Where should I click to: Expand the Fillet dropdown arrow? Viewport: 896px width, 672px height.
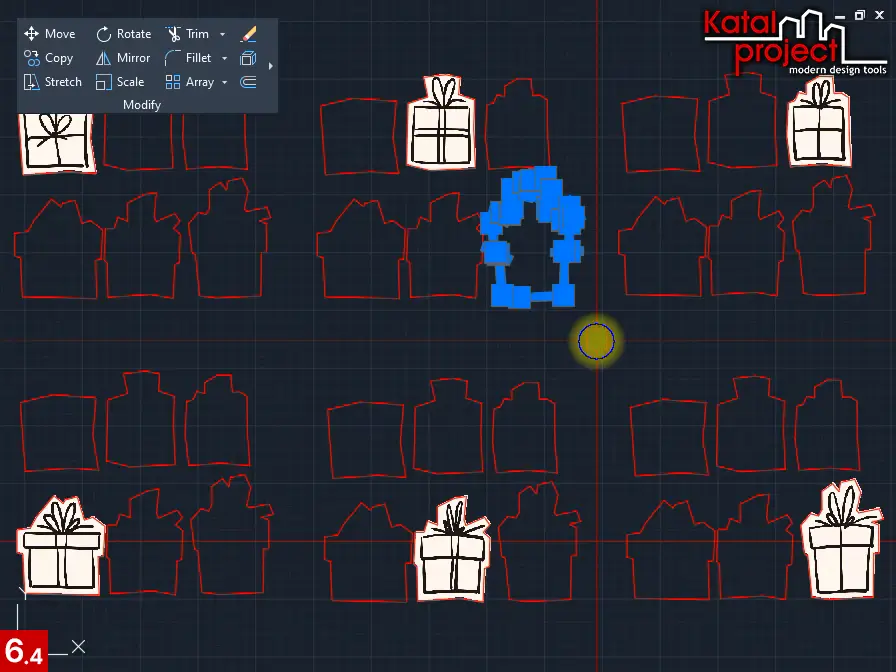(224, 58)
